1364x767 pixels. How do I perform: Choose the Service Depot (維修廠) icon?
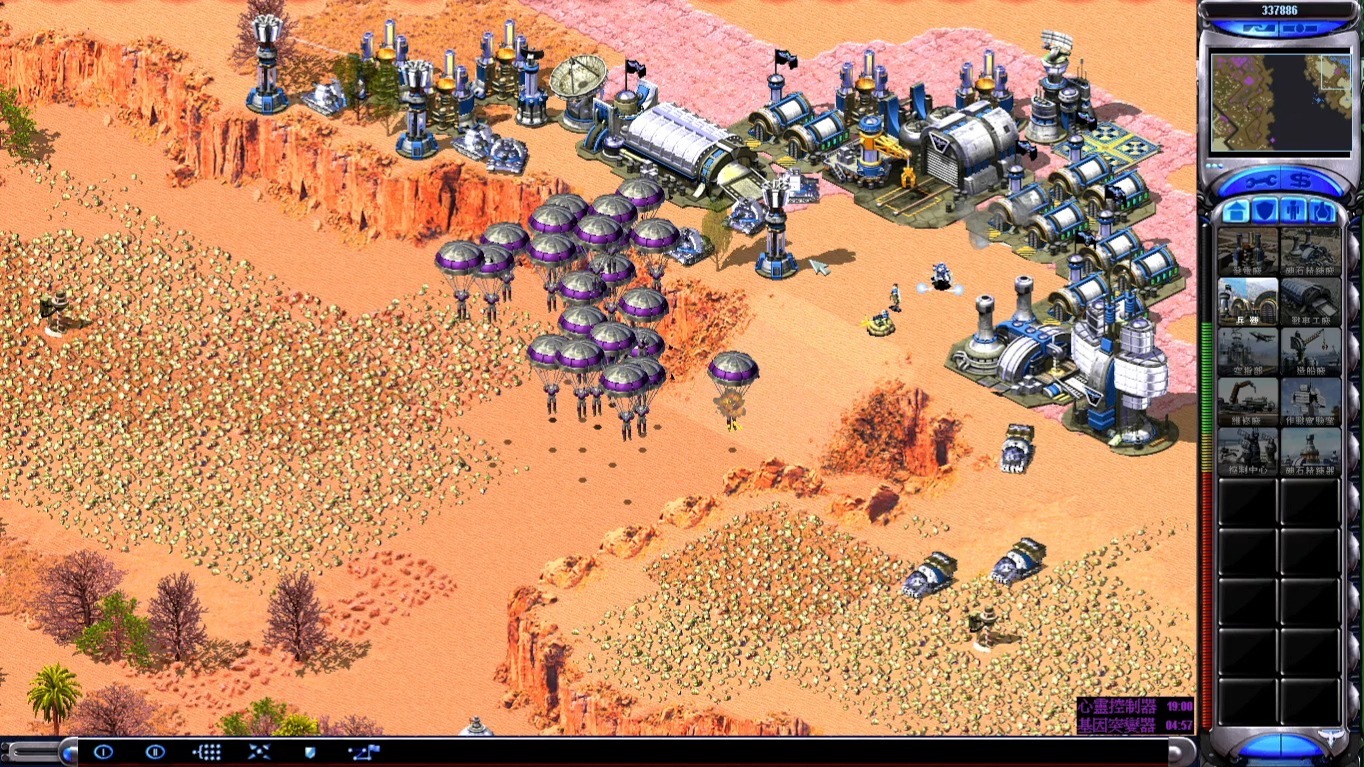click(1247, 401)
